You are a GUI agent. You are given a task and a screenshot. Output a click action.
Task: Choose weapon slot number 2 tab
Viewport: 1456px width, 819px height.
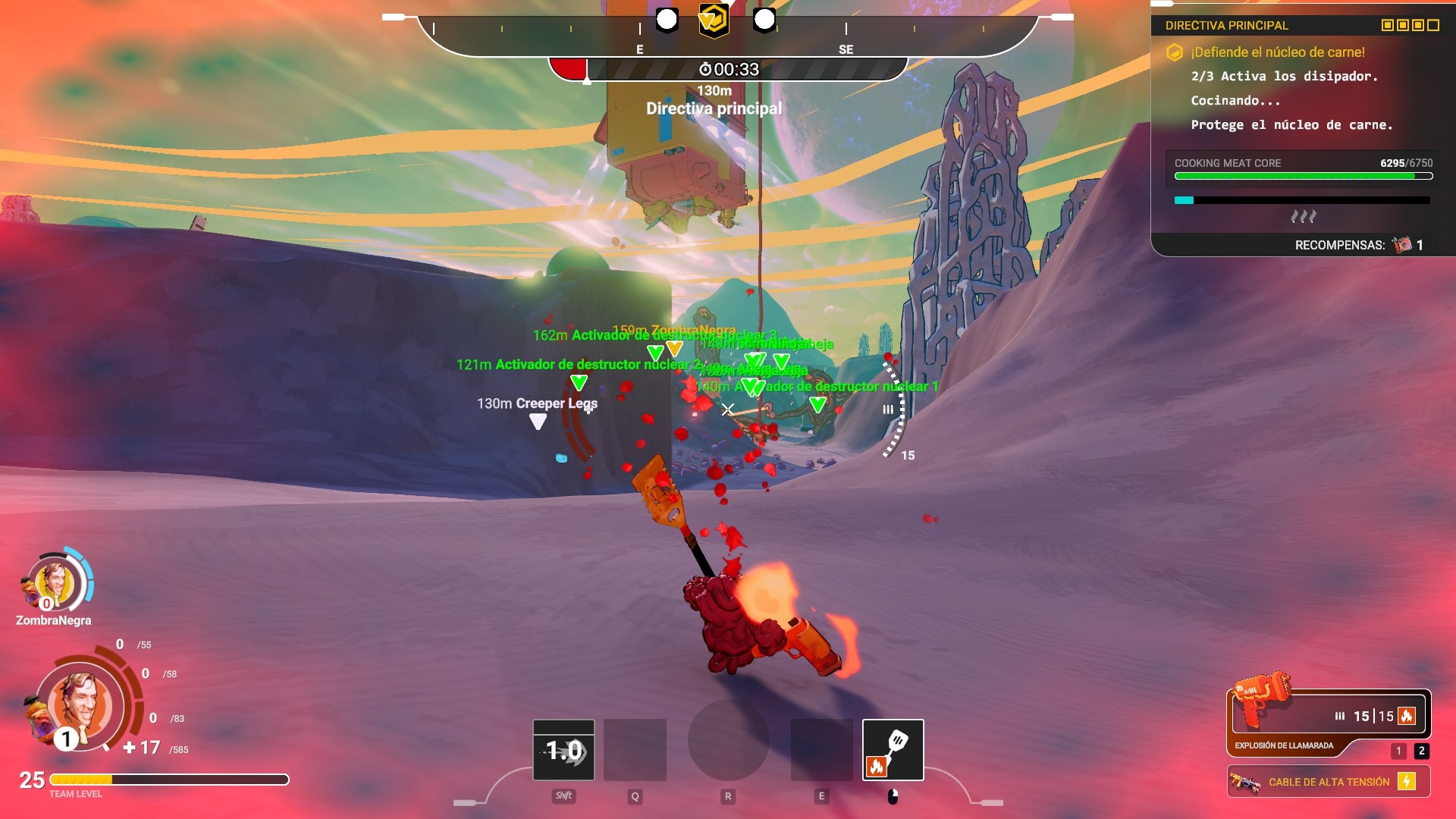point(1421,751)
